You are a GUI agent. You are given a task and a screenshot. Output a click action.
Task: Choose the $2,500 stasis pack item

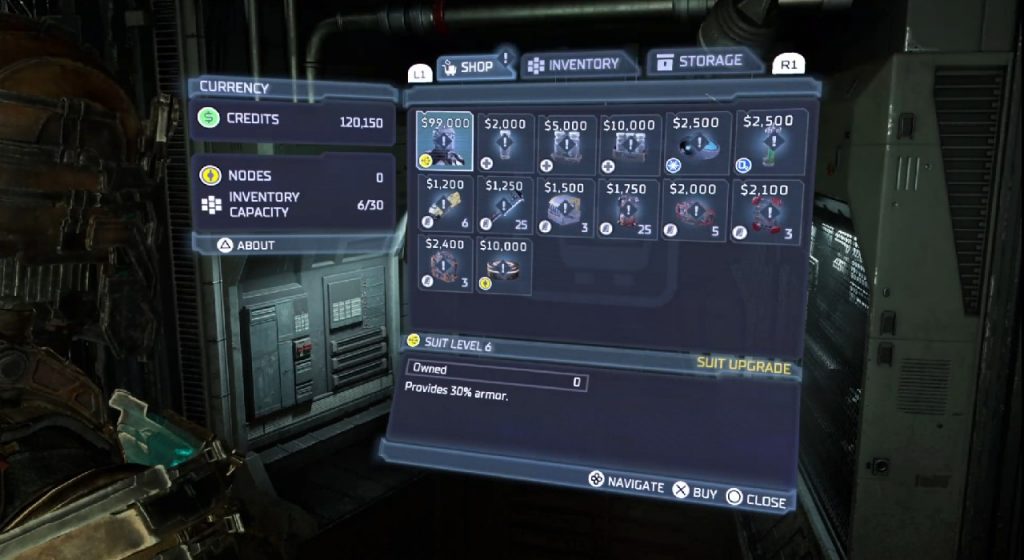[693, 141]
